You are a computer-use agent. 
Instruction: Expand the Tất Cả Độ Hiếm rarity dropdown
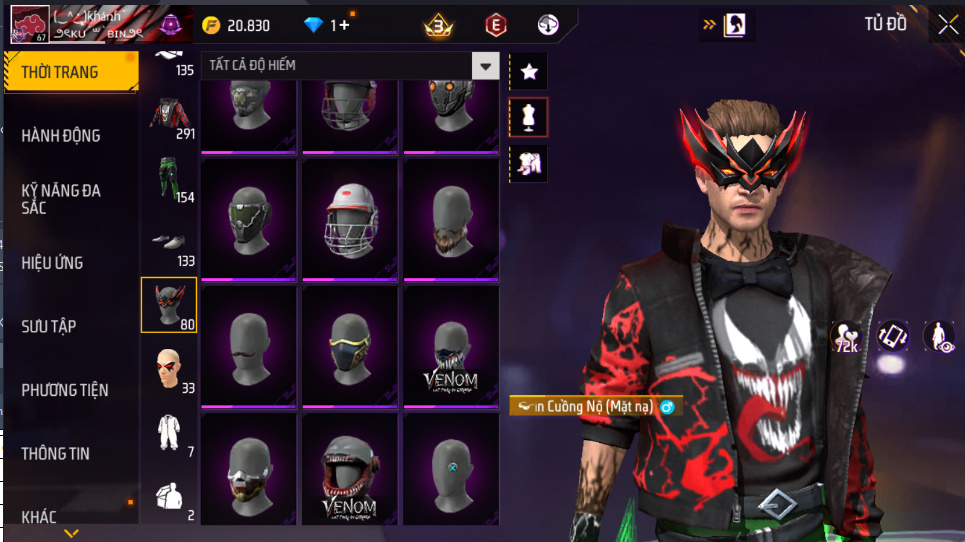tap(485, 66)
